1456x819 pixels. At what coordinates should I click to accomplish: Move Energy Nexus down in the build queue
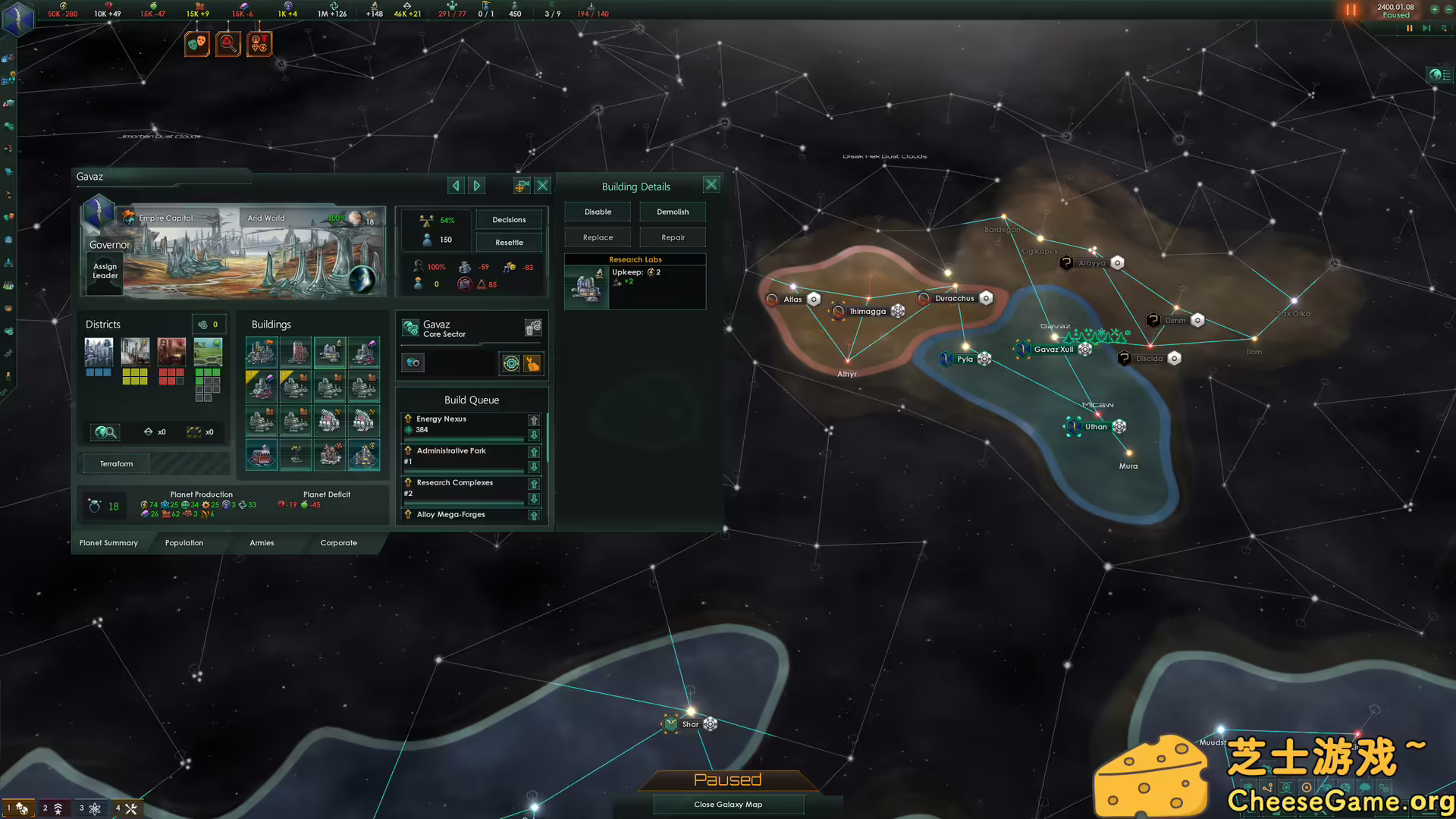coord(534,435)
